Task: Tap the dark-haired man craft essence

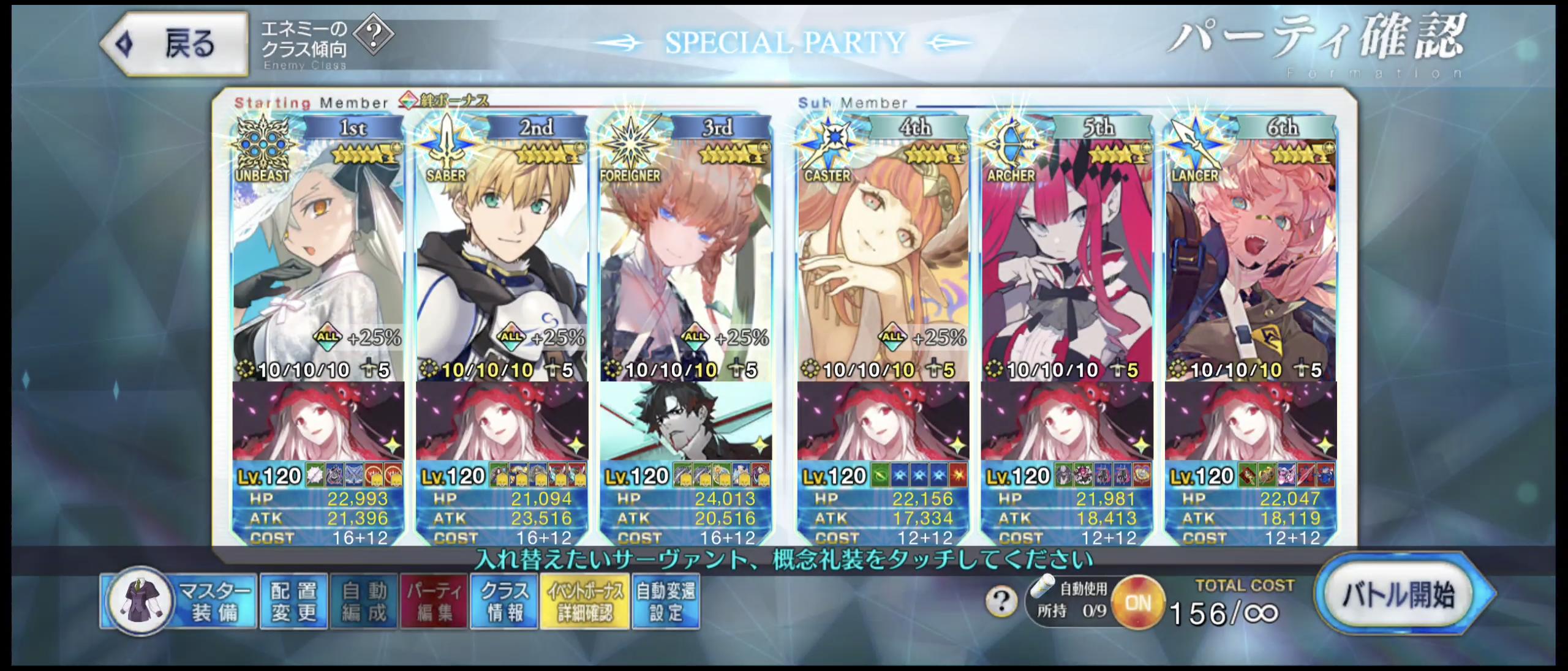Action: click(x=685, y=421)
